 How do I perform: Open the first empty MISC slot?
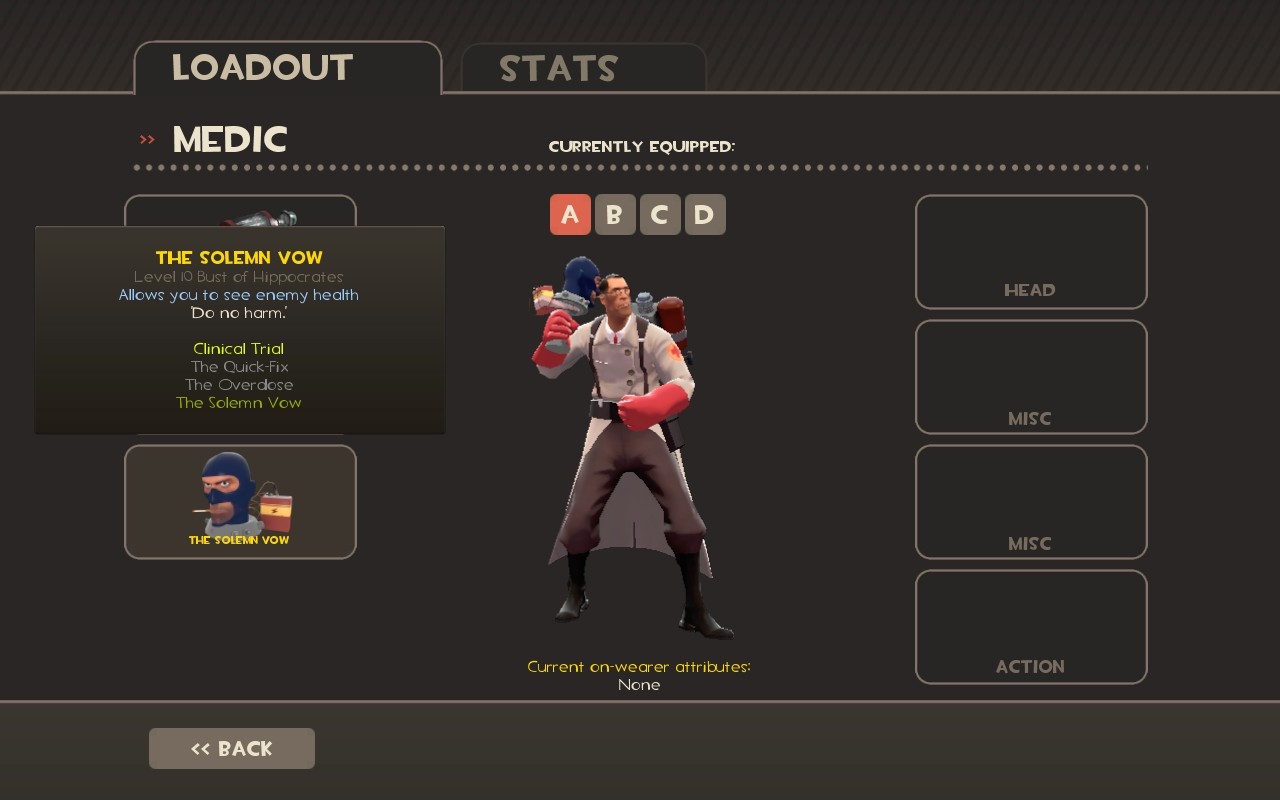pyautogui.click(x=1030, y=377)
